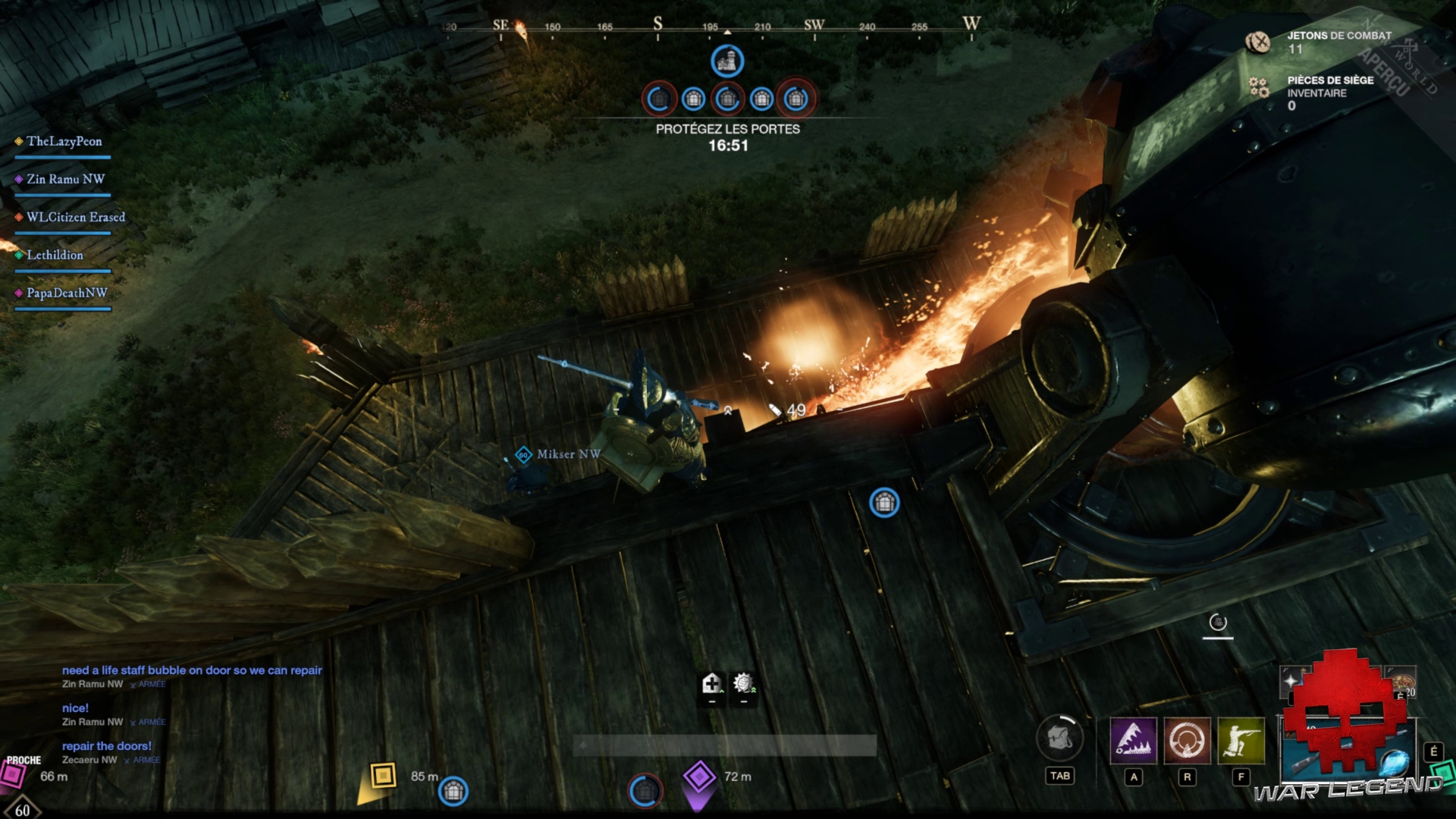The image size is (1456, 819).
Task: Select the Mikser NW player nameplate
Action: 568,454
